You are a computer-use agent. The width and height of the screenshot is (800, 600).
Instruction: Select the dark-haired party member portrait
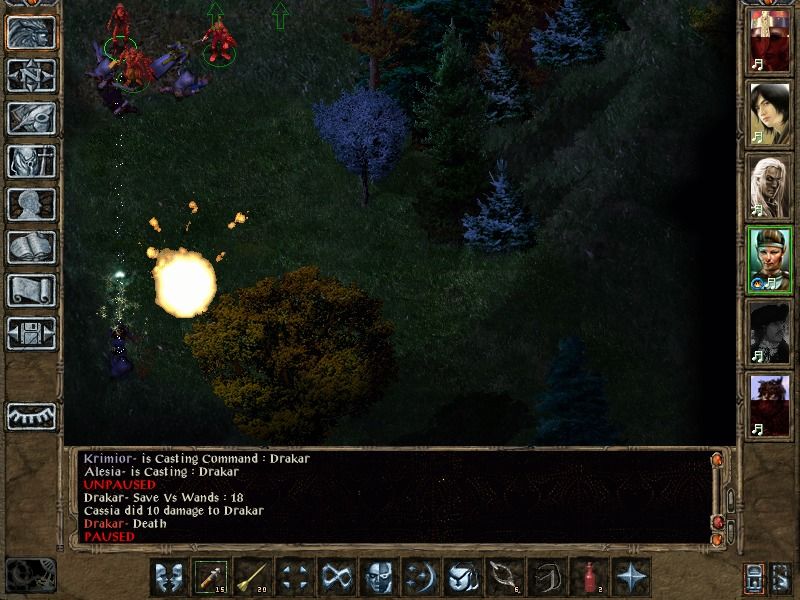coord(770,112)
